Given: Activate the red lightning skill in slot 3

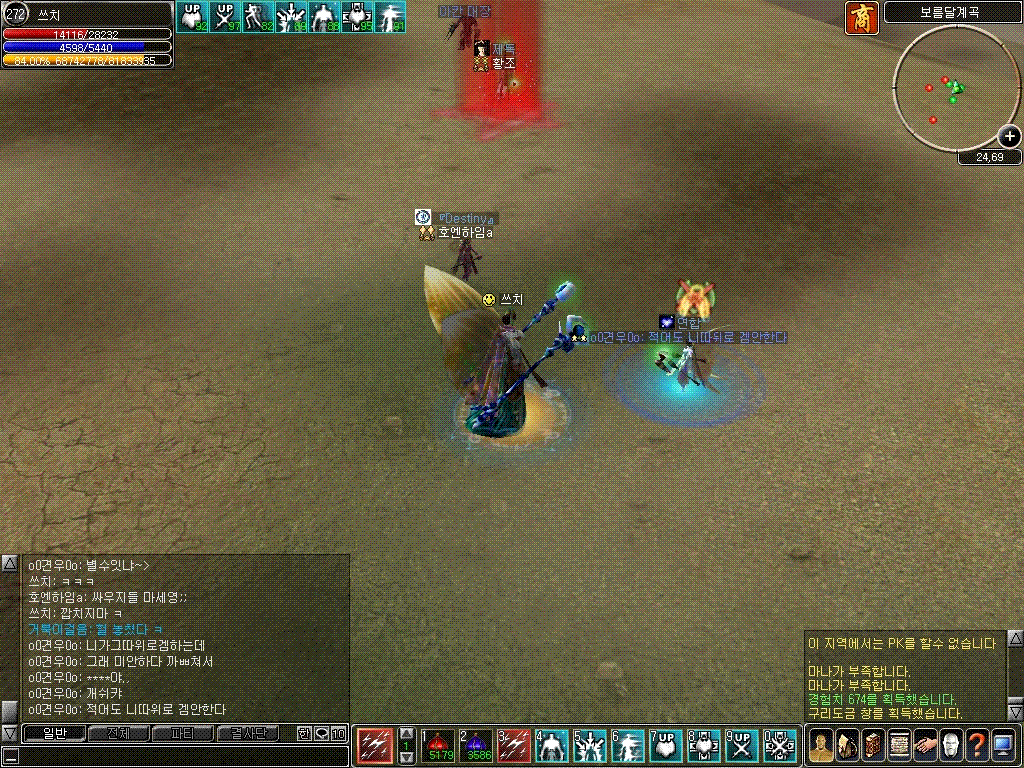Looking at the screenshot, I should (514, 746).
